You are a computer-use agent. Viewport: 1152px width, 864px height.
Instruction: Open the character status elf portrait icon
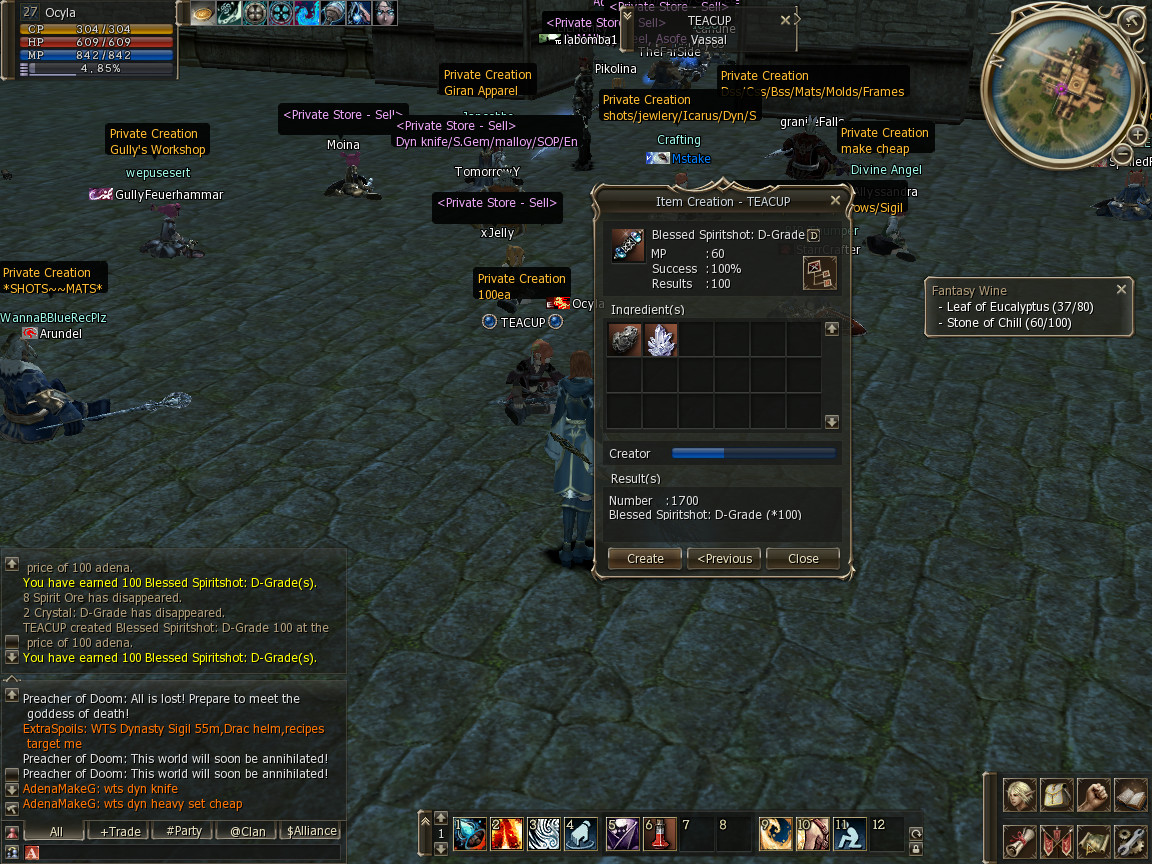click(x=1020, y=795)
